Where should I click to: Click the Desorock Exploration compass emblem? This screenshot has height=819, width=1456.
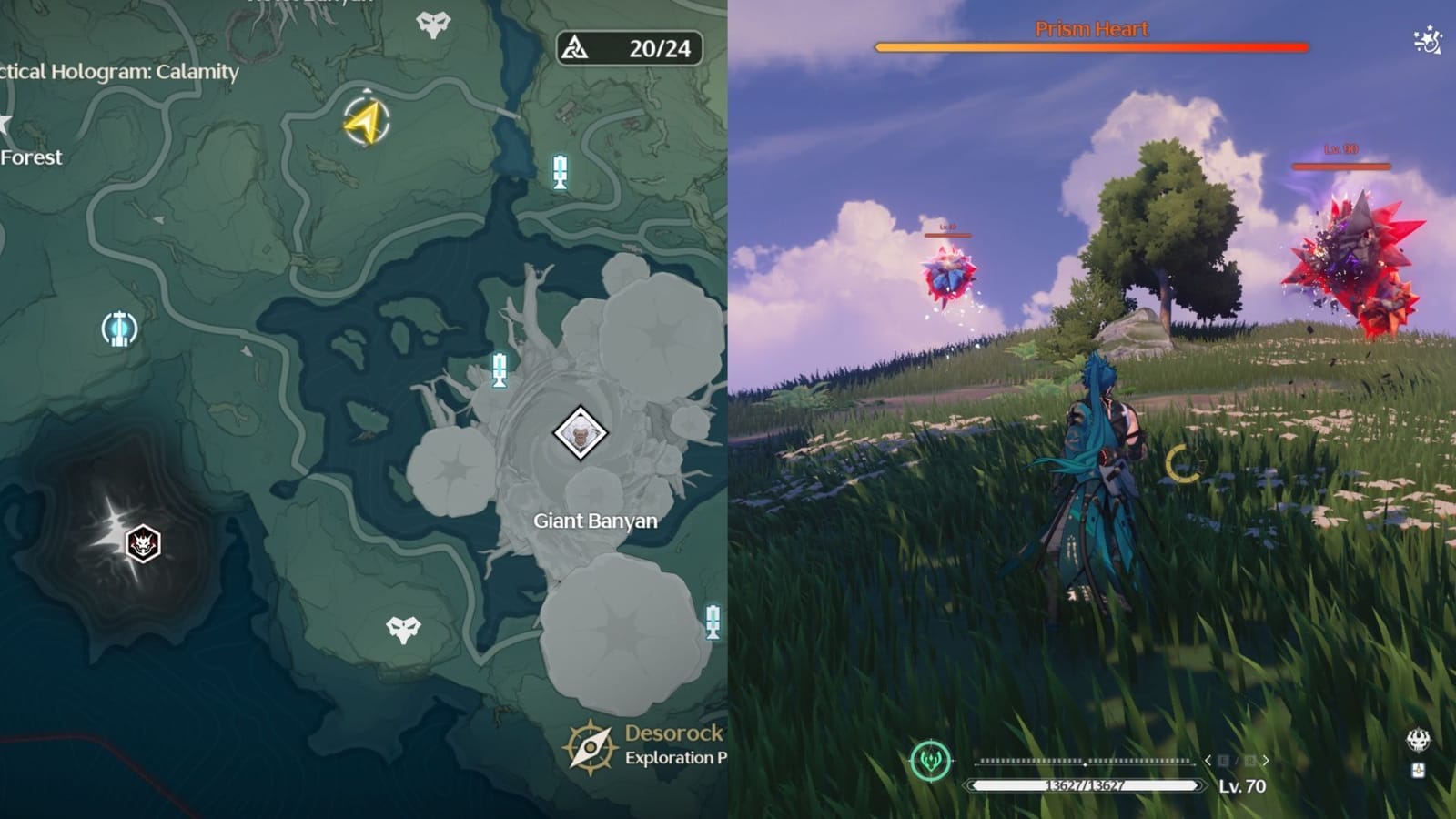590,746
